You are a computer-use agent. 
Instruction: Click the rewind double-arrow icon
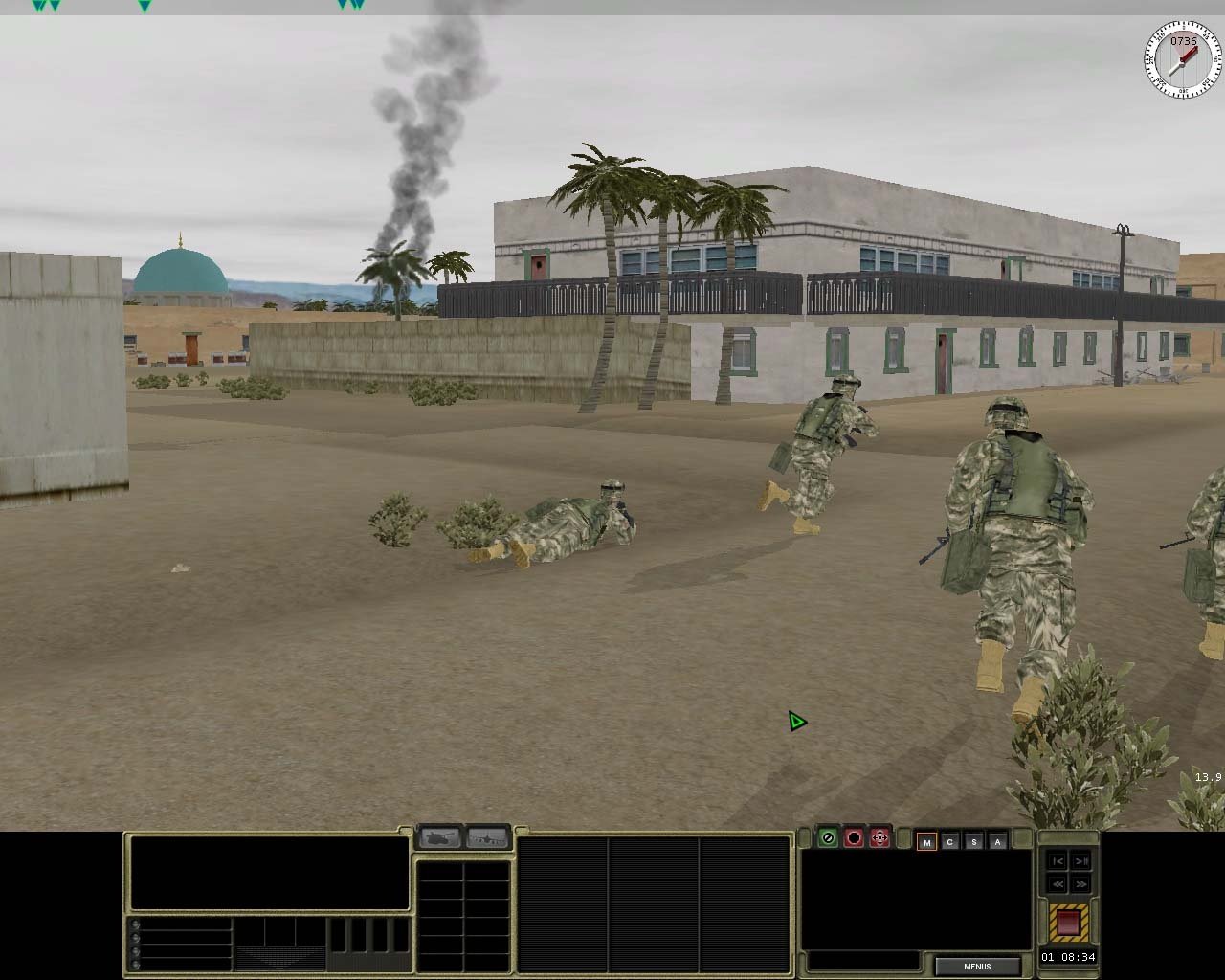(1057, 884)
